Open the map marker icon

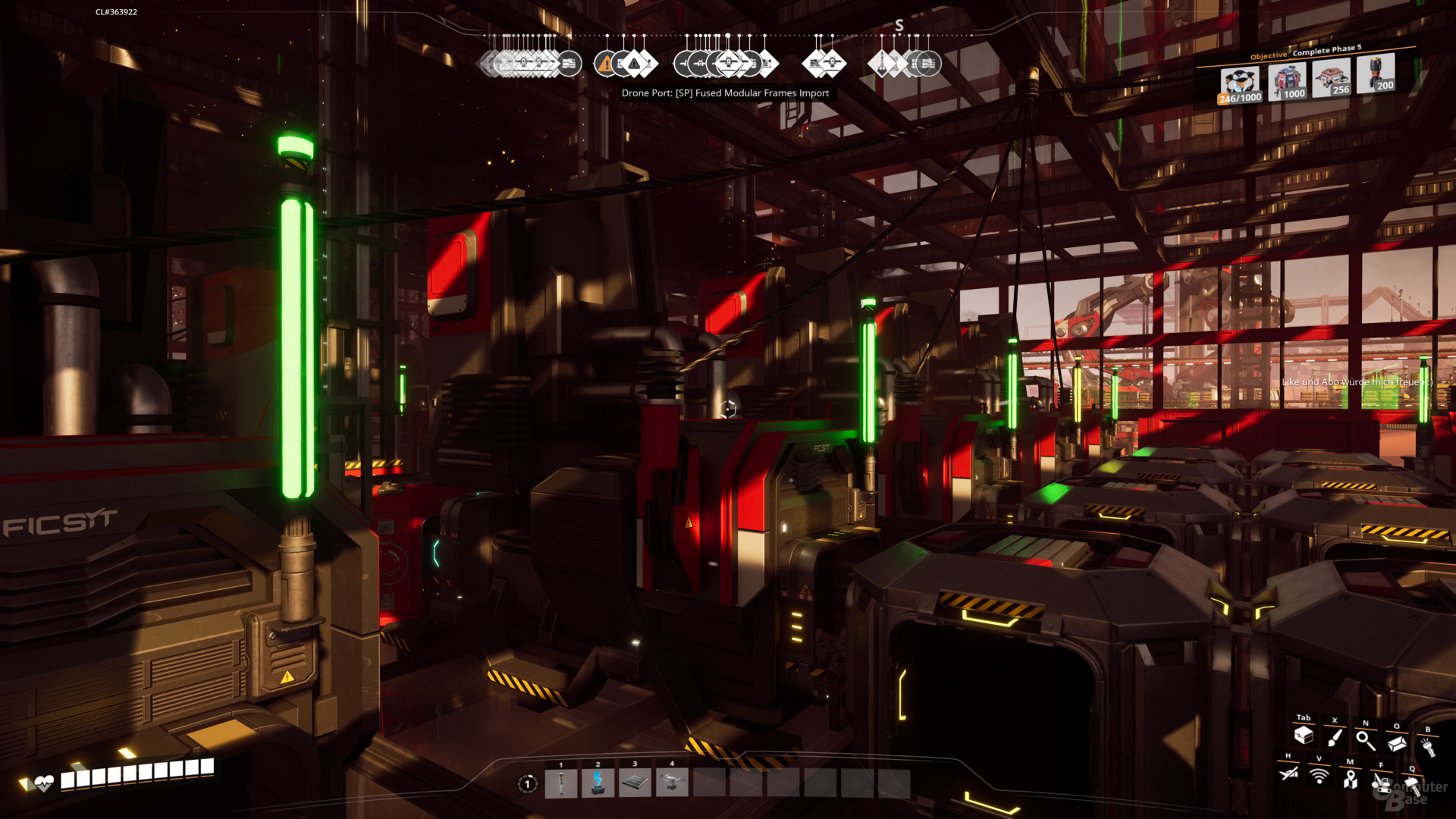tap(1351, 779)
